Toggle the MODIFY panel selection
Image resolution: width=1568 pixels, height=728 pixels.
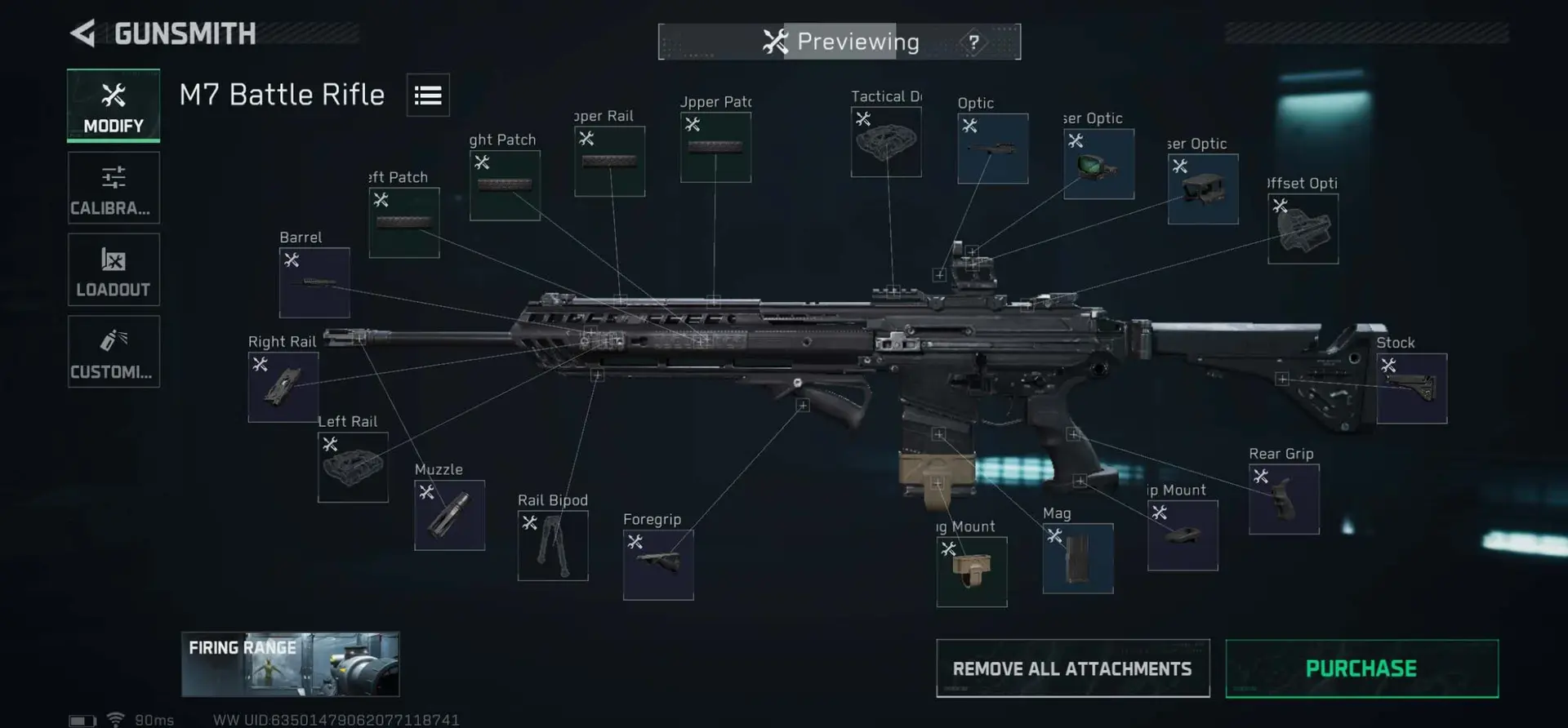coord(114,105)
